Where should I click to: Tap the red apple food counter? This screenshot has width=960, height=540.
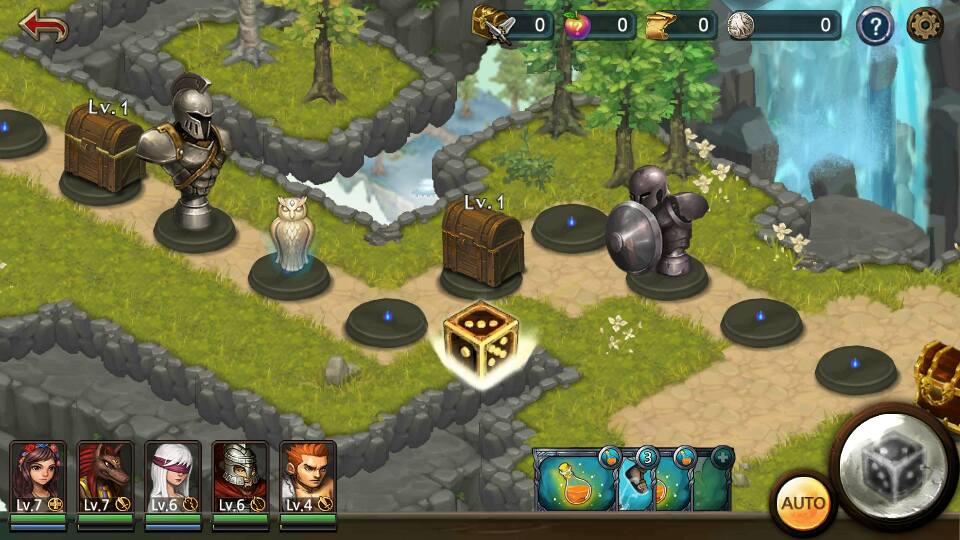[x=598, y=25]
